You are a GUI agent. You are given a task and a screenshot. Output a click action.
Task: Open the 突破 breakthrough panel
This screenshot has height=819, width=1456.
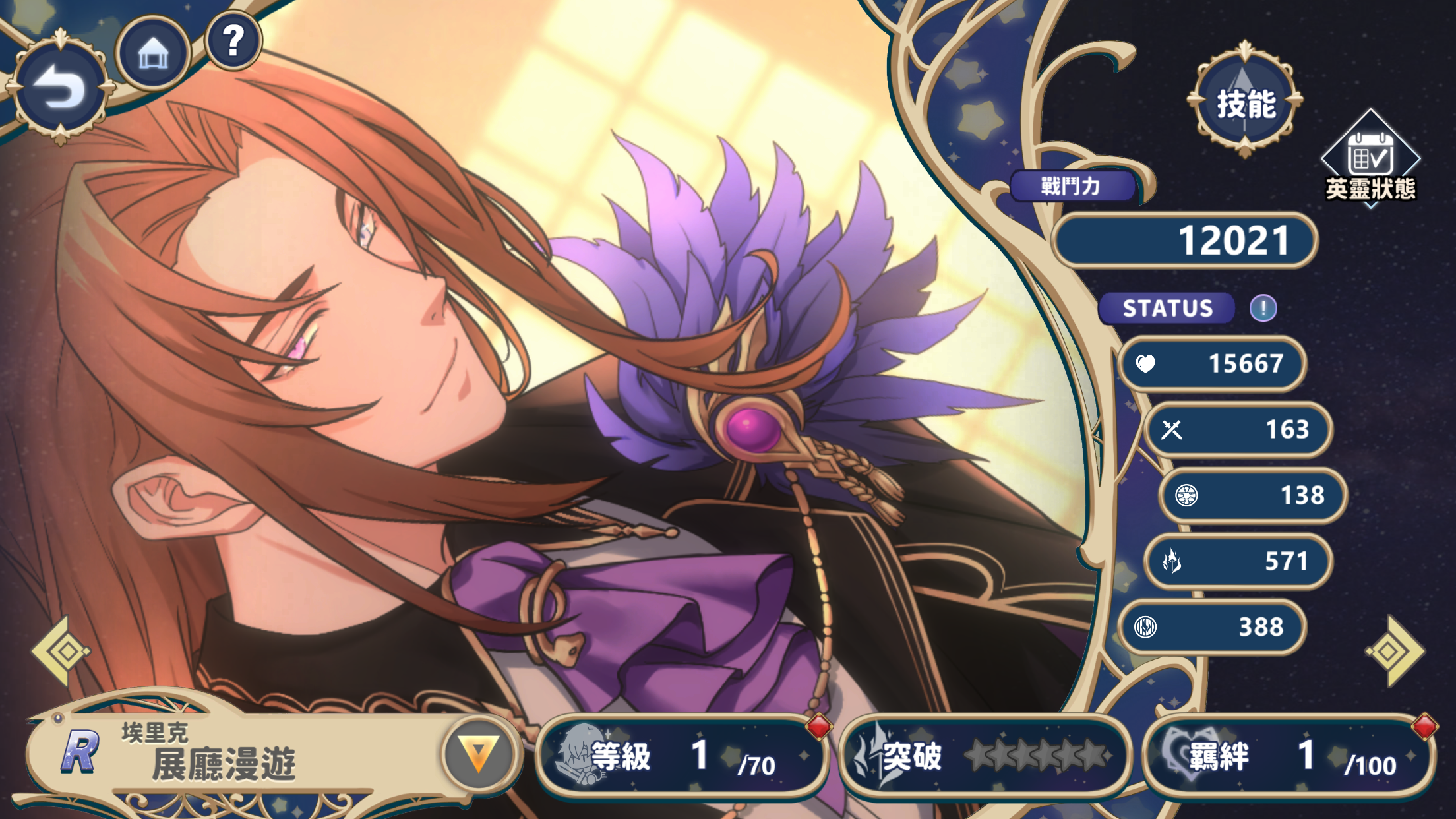click(x=984, y=756)
